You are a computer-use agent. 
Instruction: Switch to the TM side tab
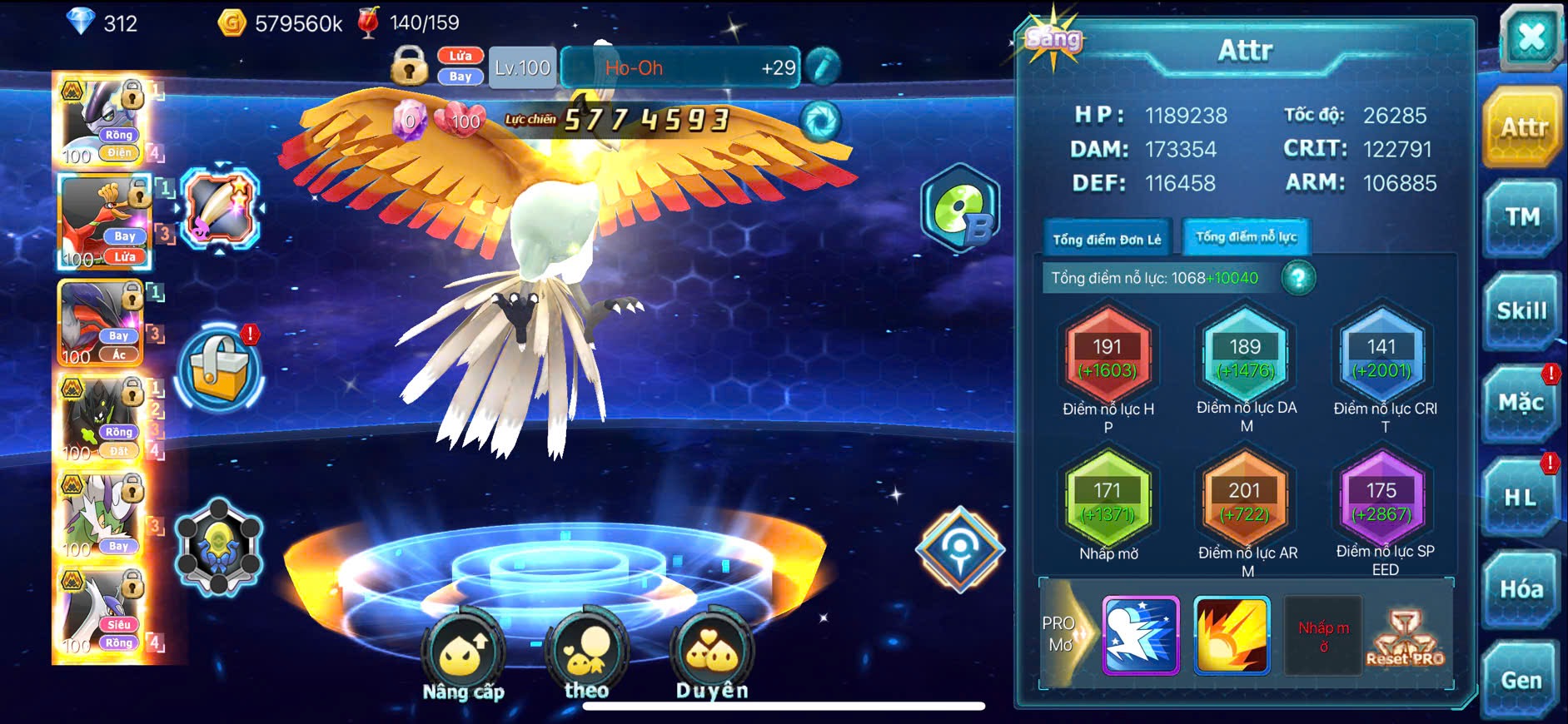pyautogui.click(x=1522, y=218)
